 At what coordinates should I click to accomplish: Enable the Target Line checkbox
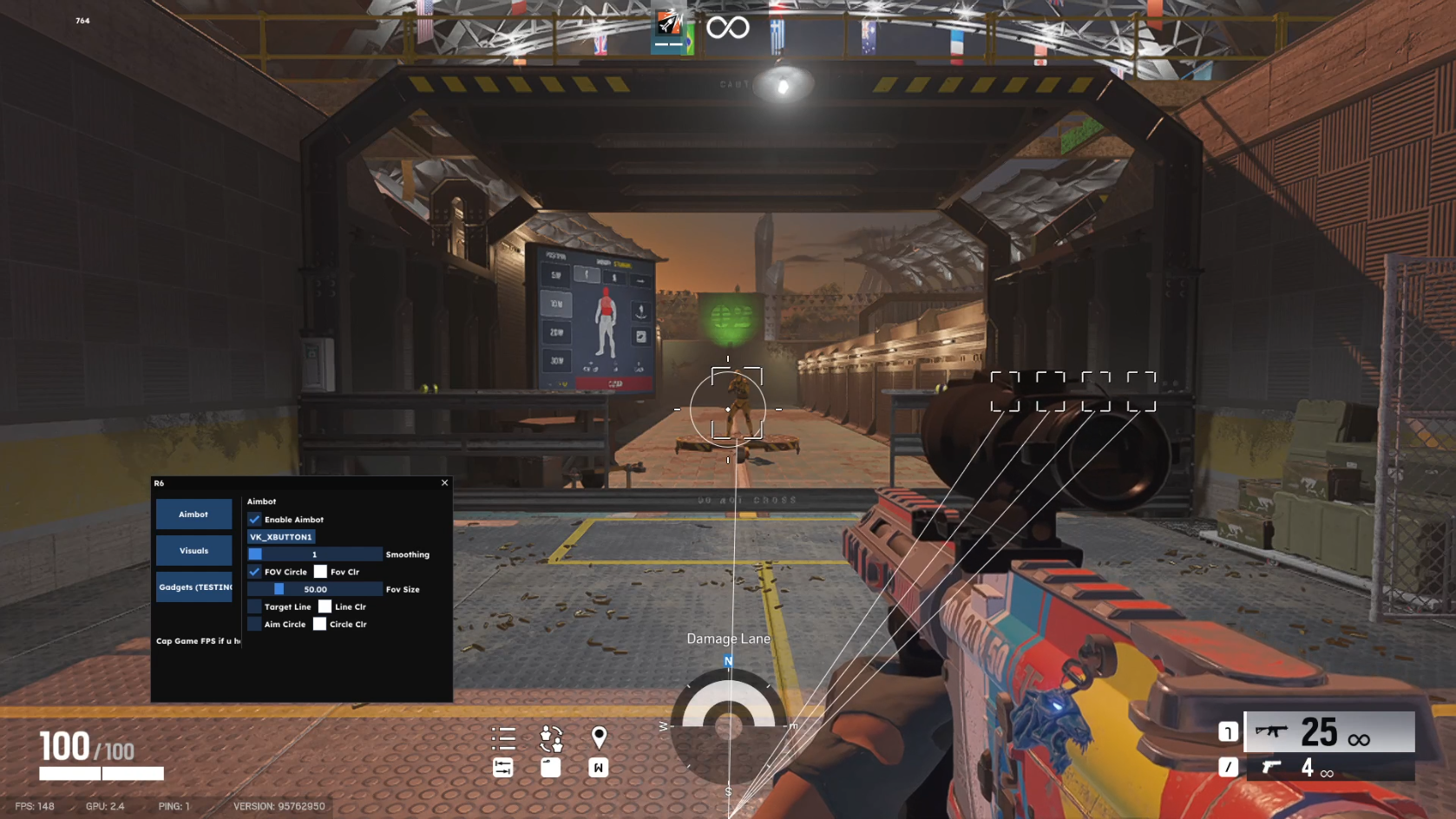[254, 606]
